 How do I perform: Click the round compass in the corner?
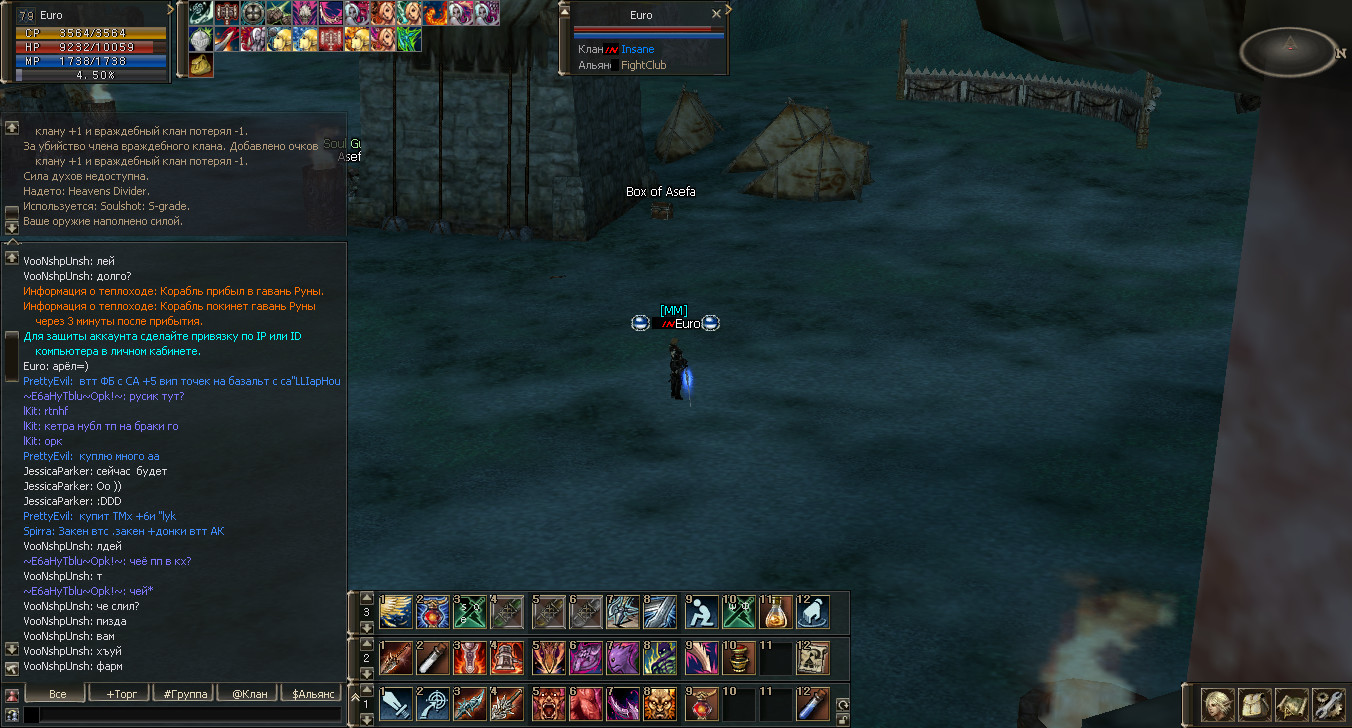(x=1288, y=52)
